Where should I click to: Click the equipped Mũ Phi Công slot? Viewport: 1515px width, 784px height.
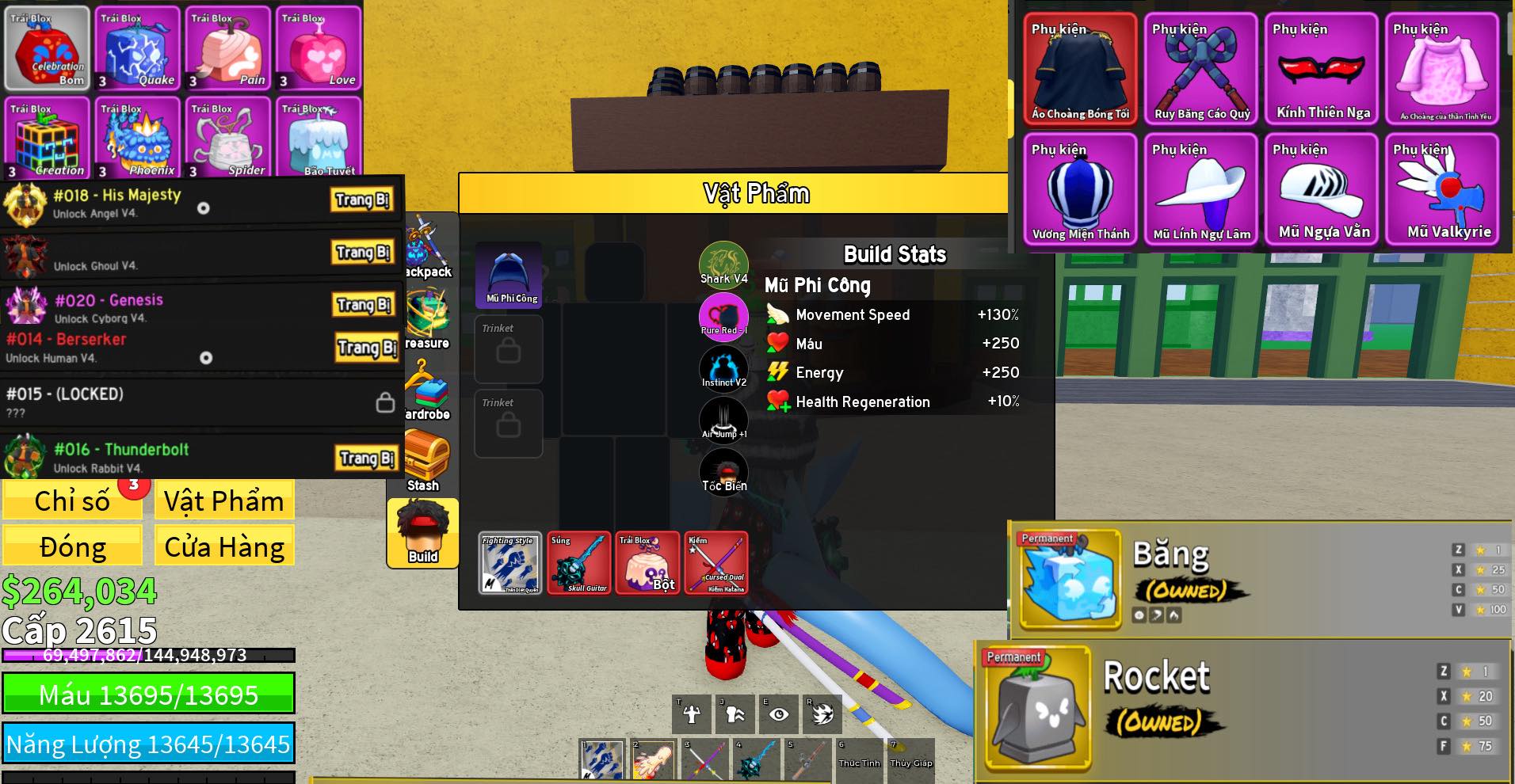[x=509, y=275]
